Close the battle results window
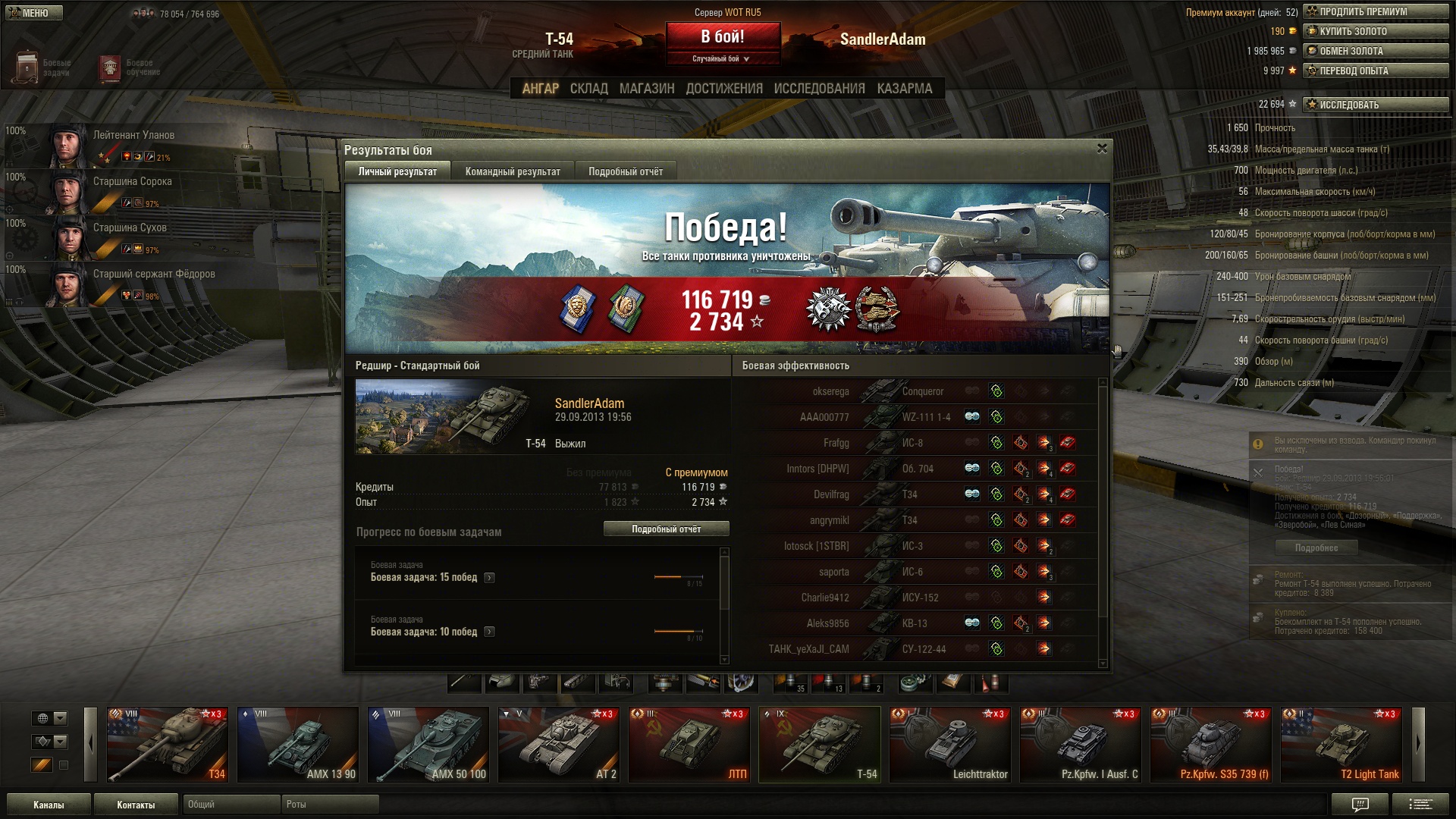This screenshot has height=819, width=1456. coord(1102,149)
